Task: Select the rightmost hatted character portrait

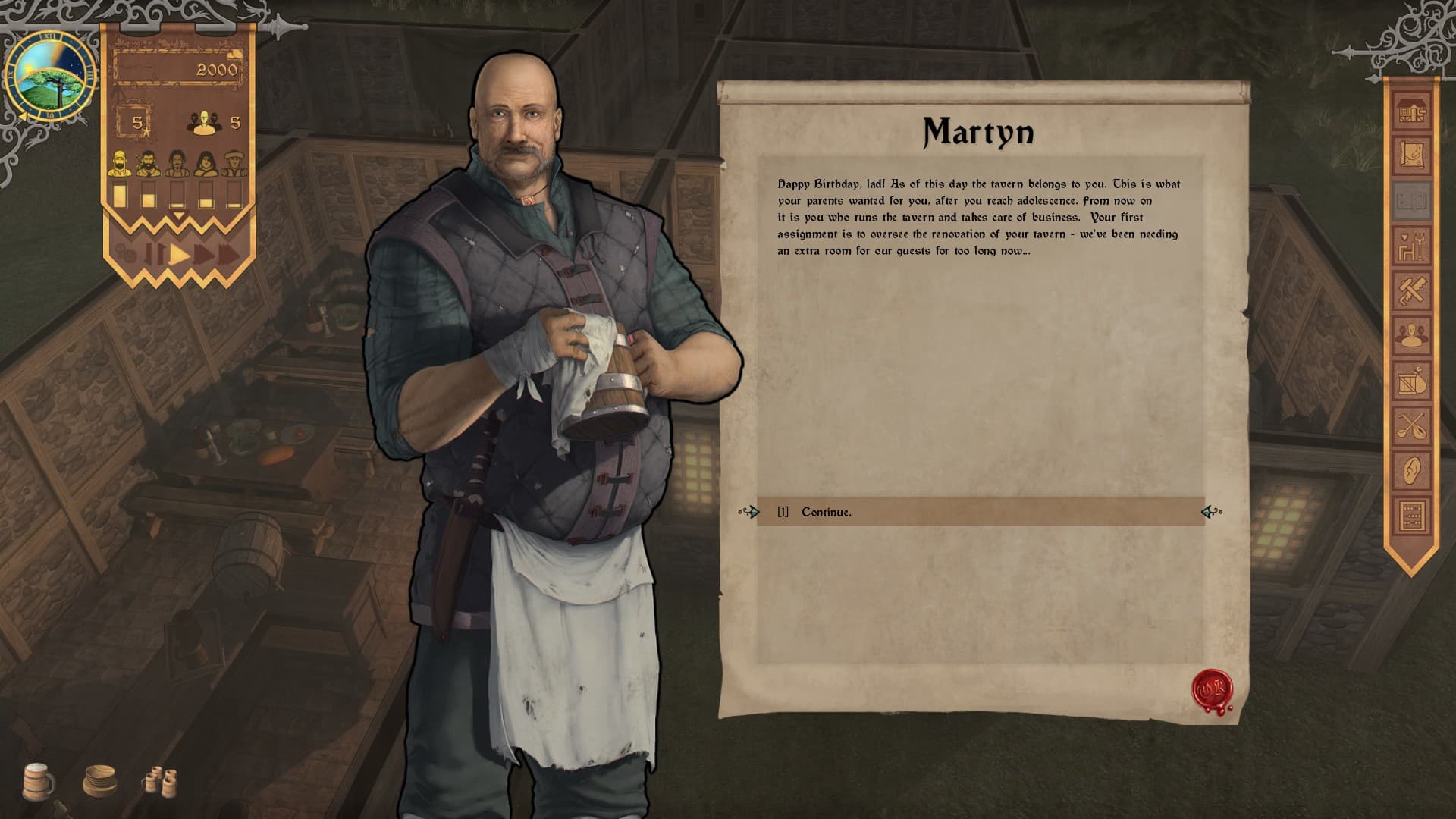Action: (234, 164)
